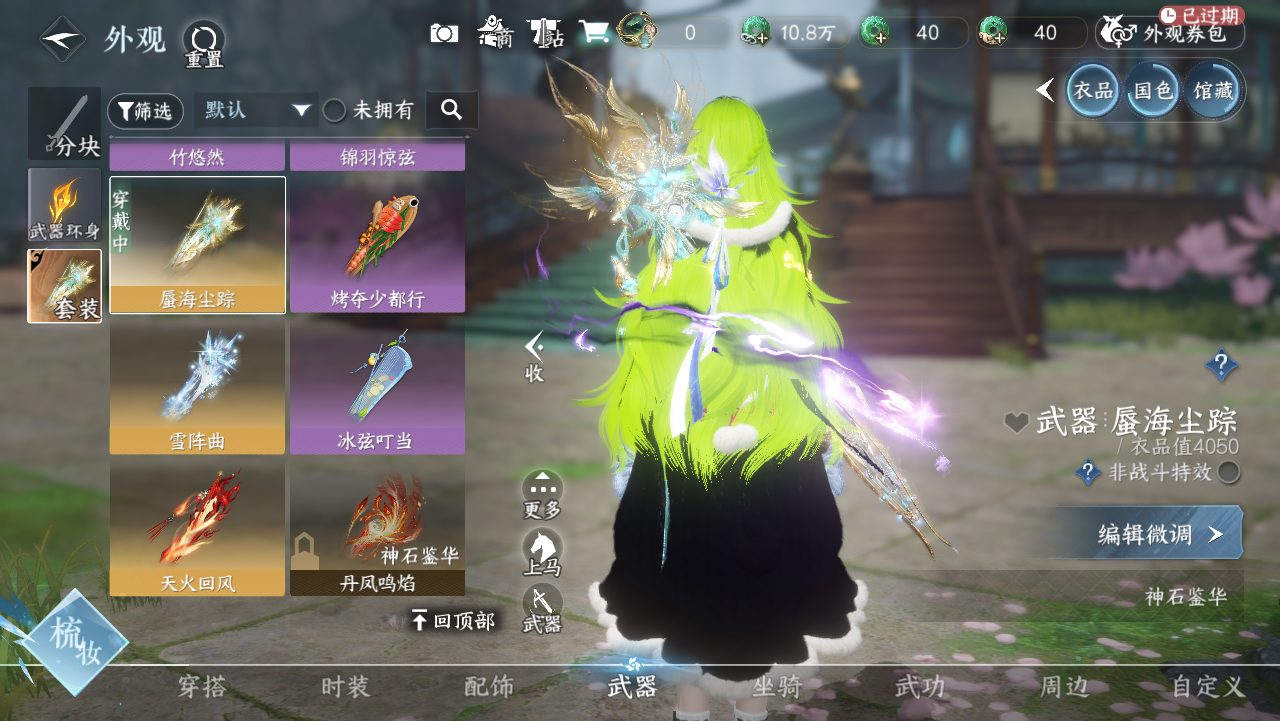
Task: Pick the 天火回风 weapon skin
Action: (197, 530)
